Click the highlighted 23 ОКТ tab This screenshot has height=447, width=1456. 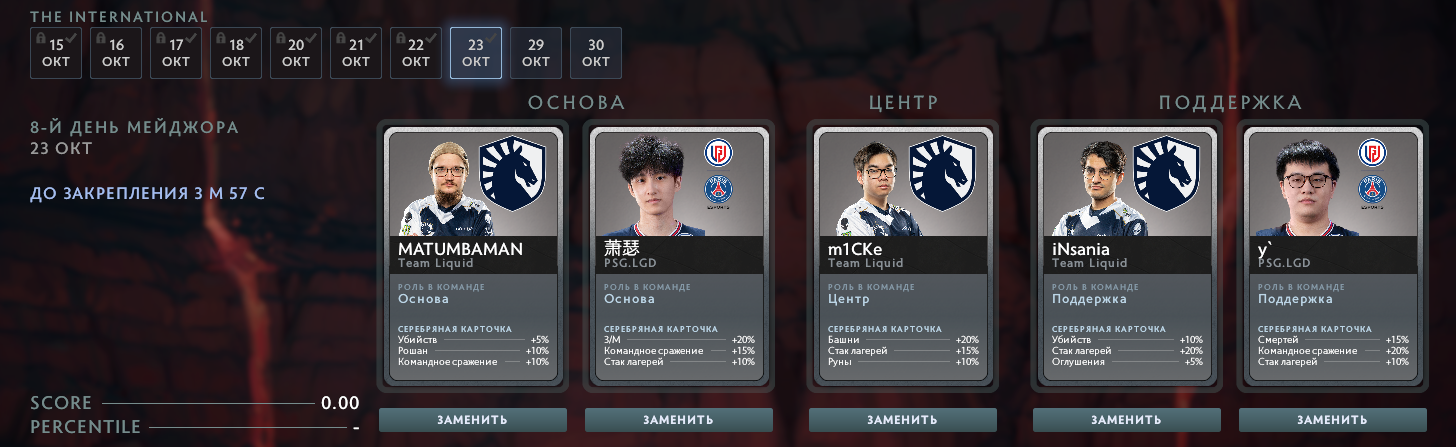tap(476, 53)
